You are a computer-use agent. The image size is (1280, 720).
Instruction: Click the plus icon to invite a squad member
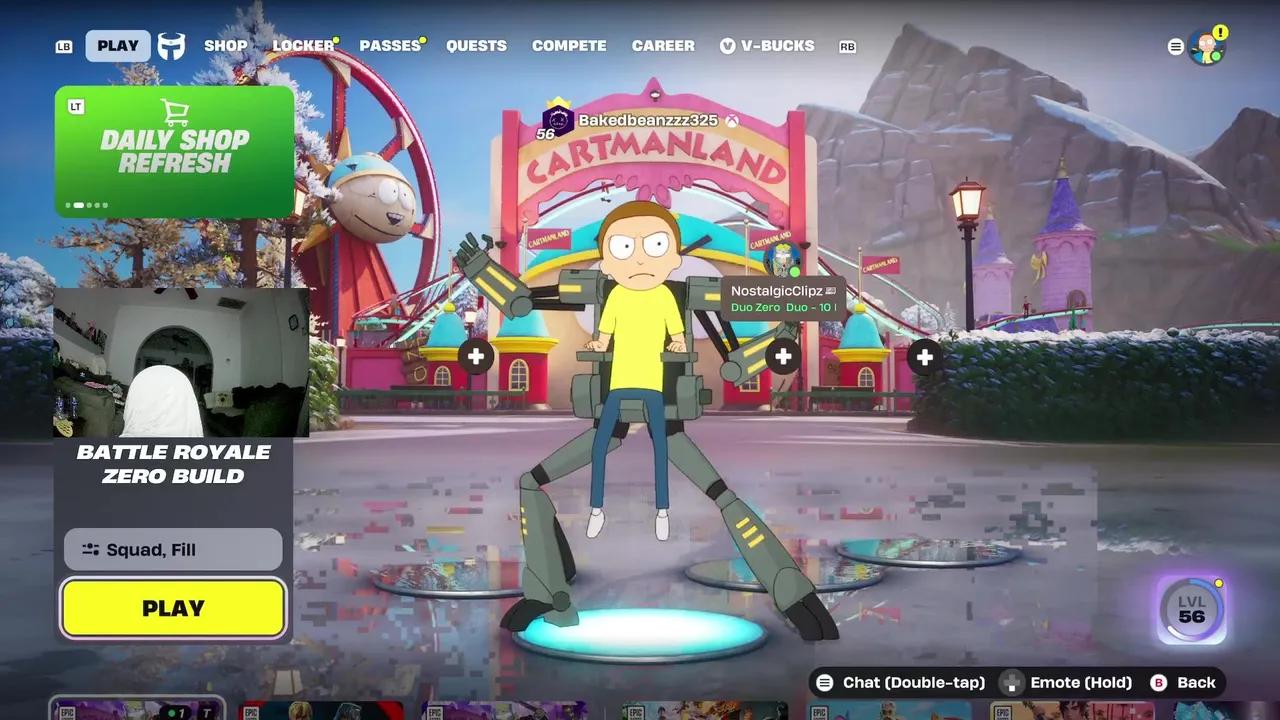click(x=477, y=355)
